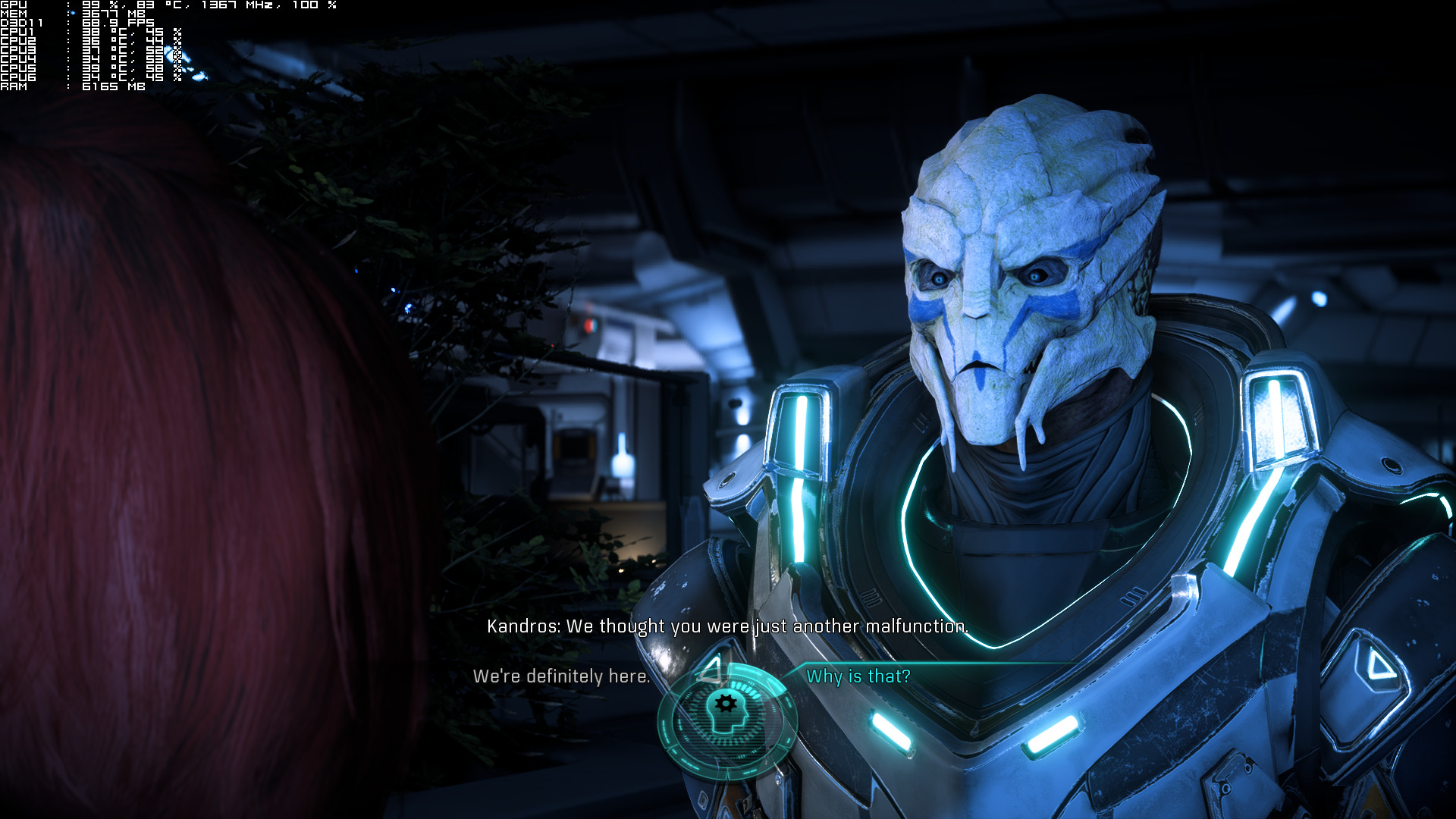Select the "Why is that?" dialogue option
The image size is (1456, 819).
[858, 676]
